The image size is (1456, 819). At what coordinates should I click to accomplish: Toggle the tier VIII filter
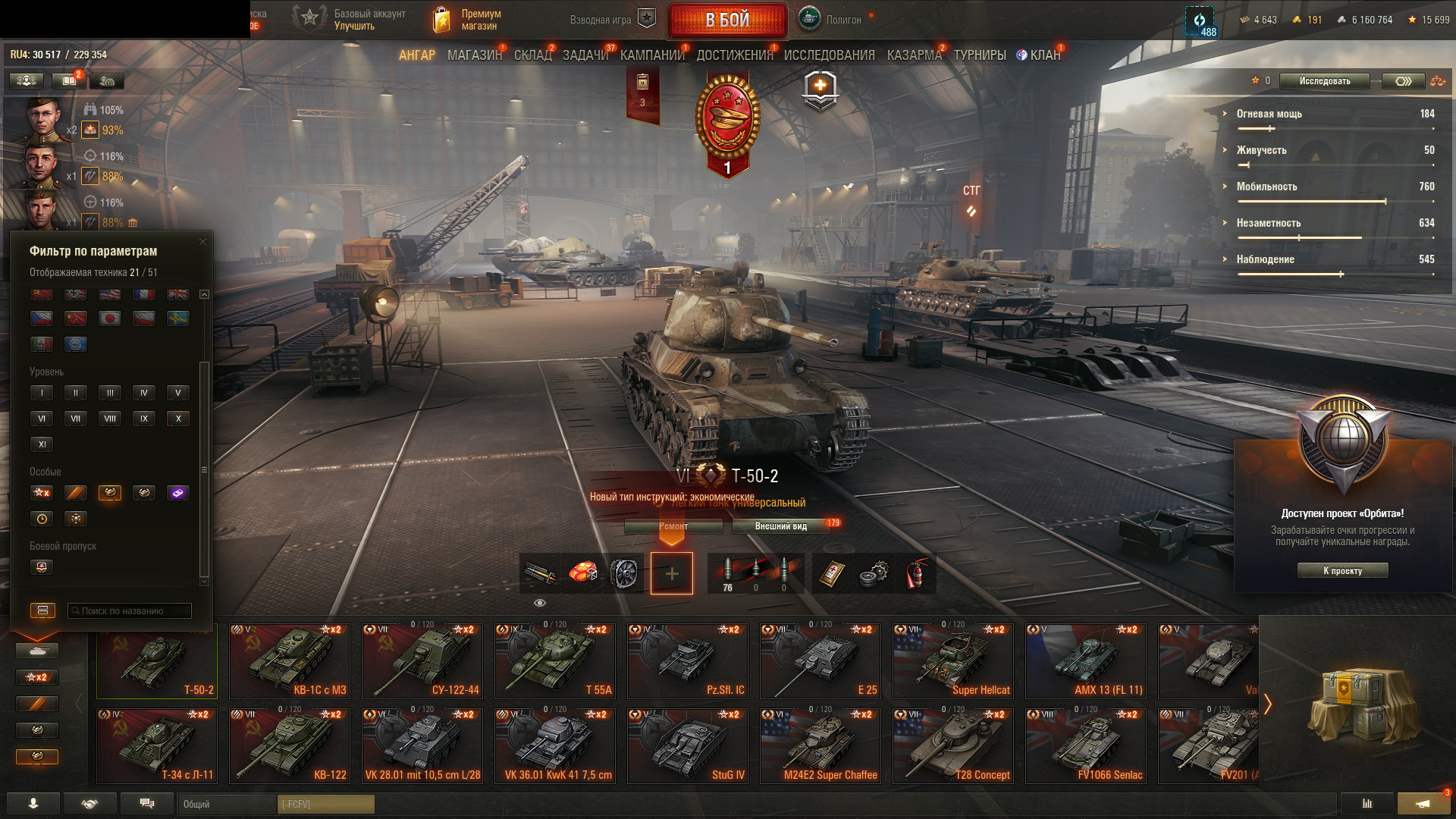(x=110, y=419)
